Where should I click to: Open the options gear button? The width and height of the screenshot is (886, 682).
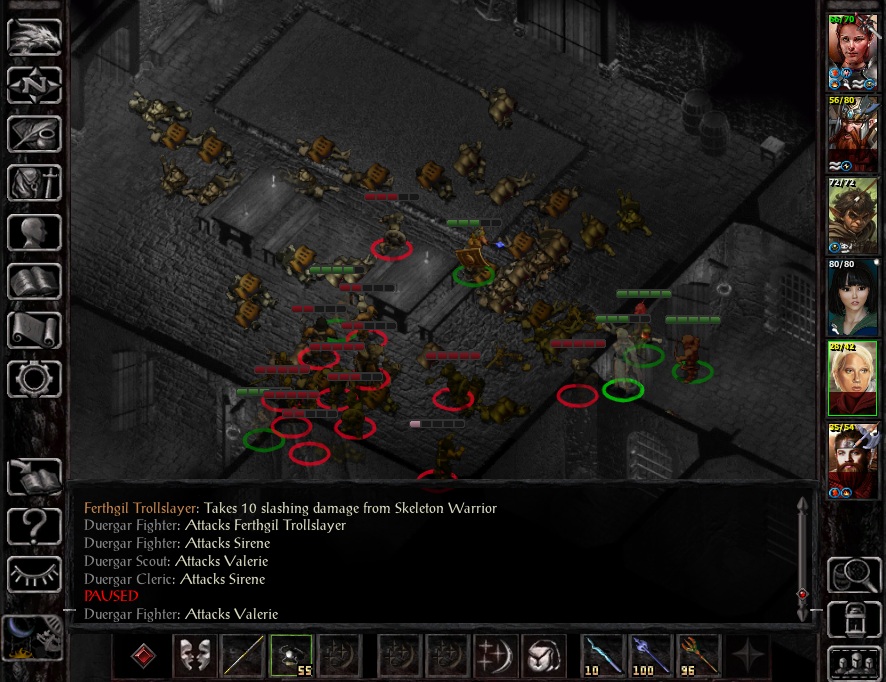click(35, 379)
